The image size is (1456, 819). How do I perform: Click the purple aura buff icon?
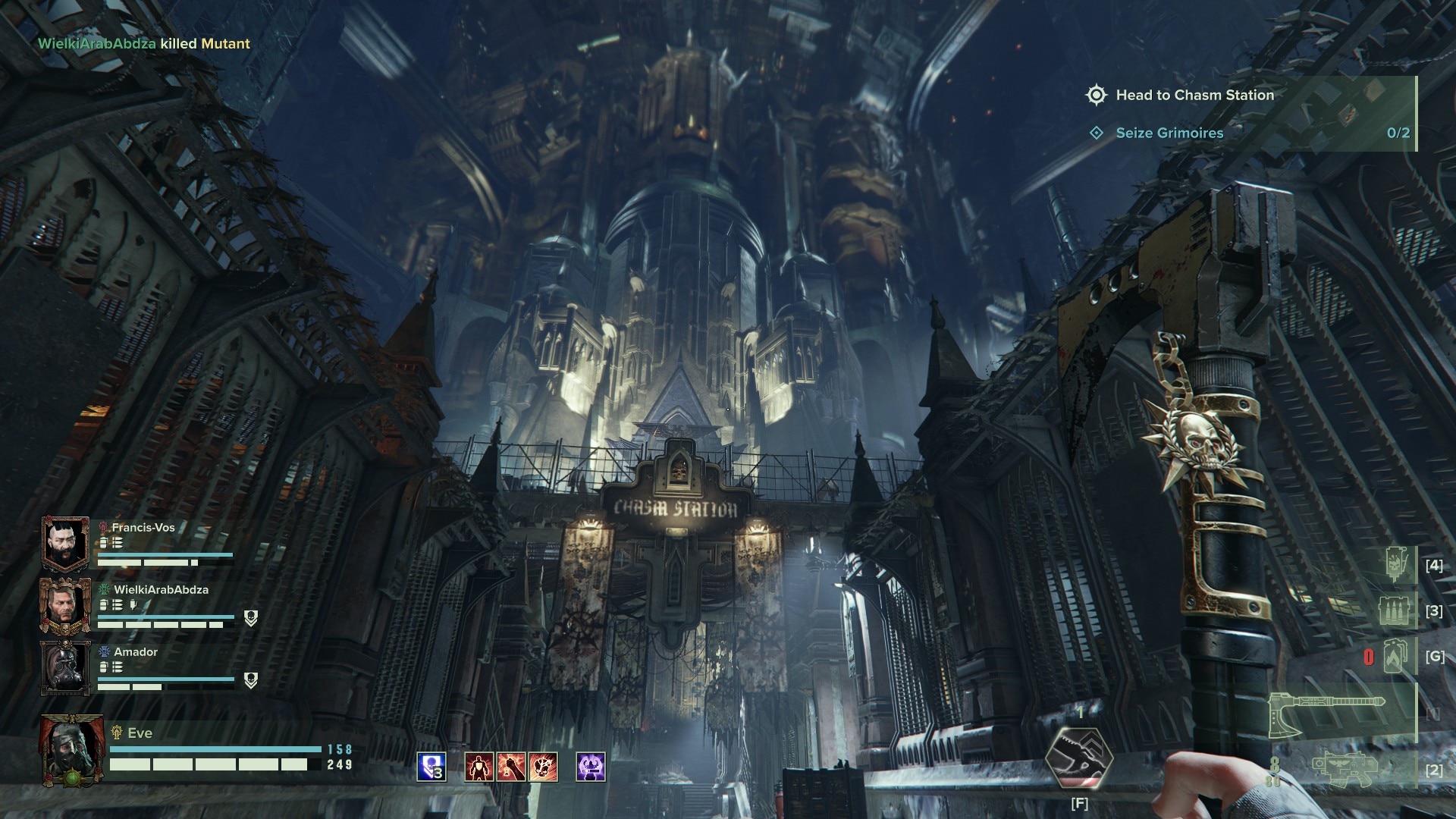coord(591,767)
